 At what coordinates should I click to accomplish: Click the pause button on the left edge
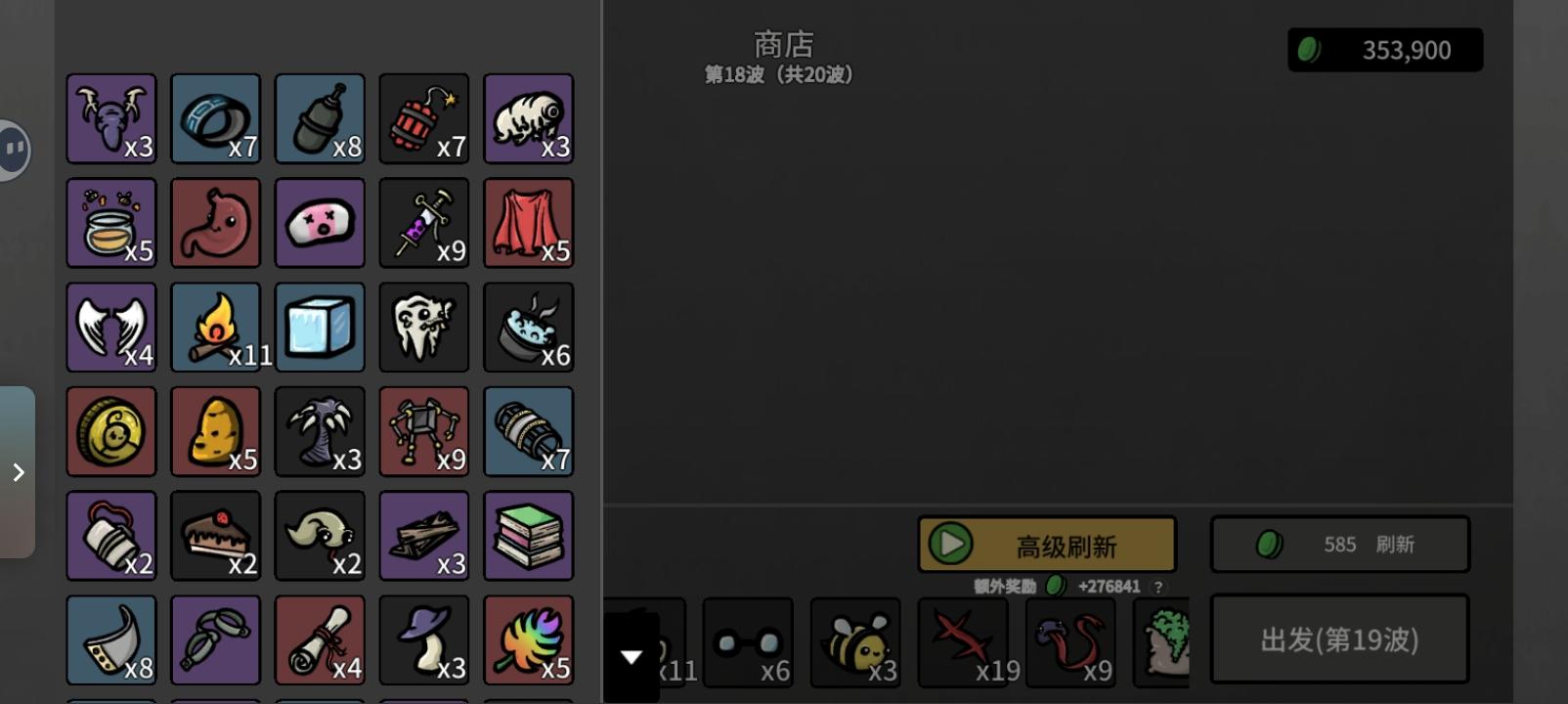coord(14,149)
